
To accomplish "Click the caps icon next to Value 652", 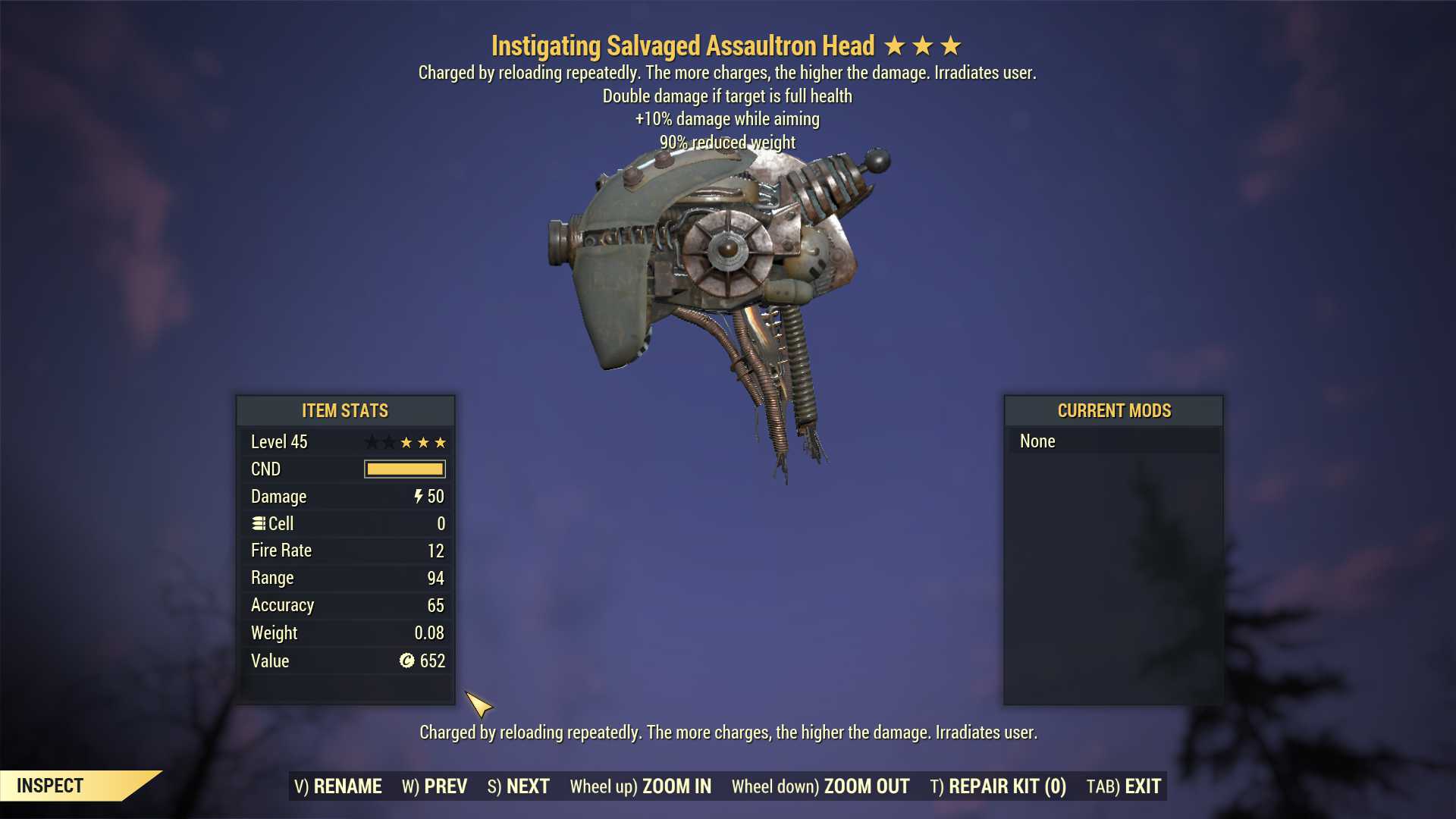I will click(407, 661).
